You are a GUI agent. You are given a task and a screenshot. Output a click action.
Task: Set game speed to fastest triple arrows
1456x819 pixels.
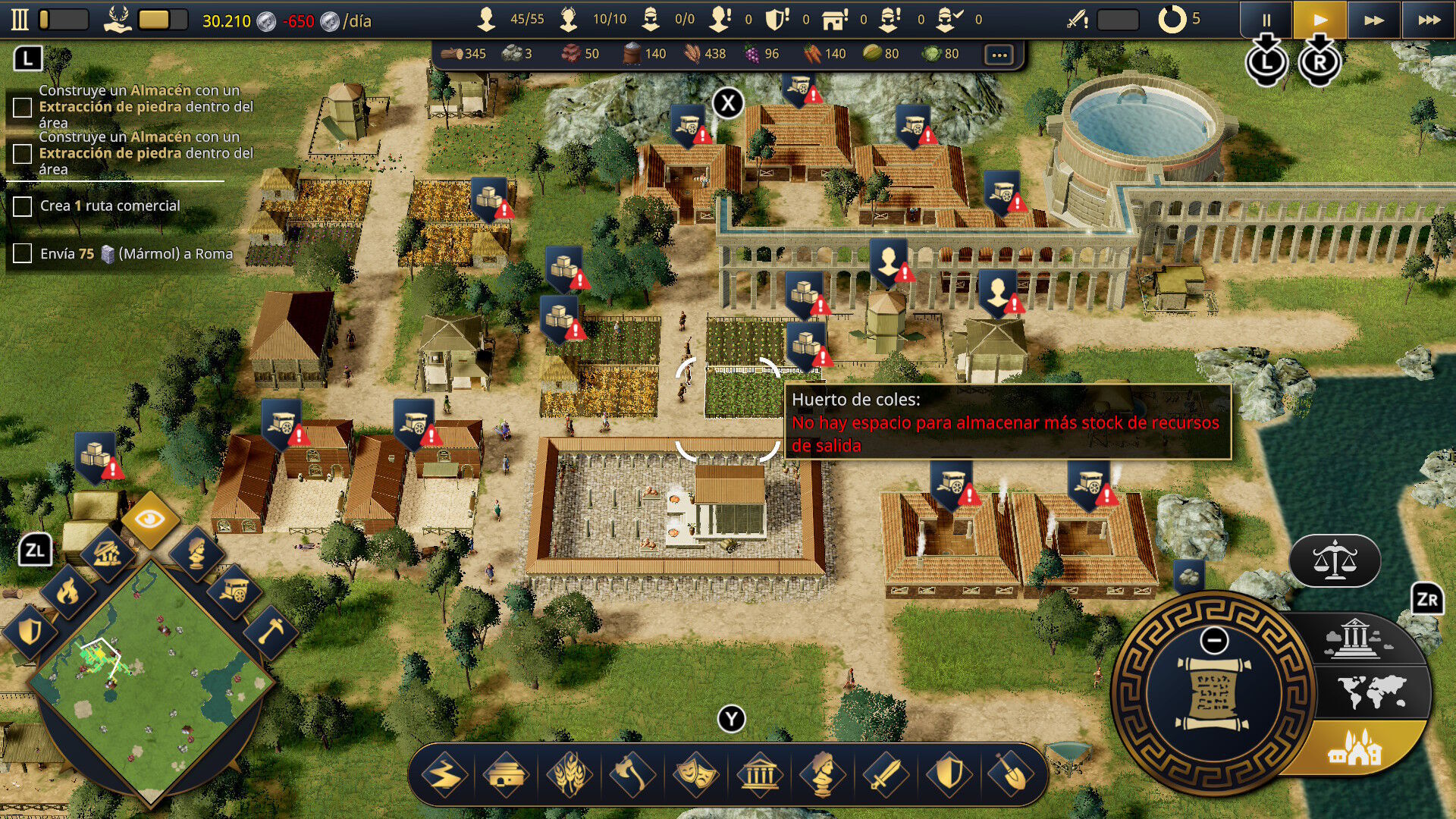coord(1429,20)
